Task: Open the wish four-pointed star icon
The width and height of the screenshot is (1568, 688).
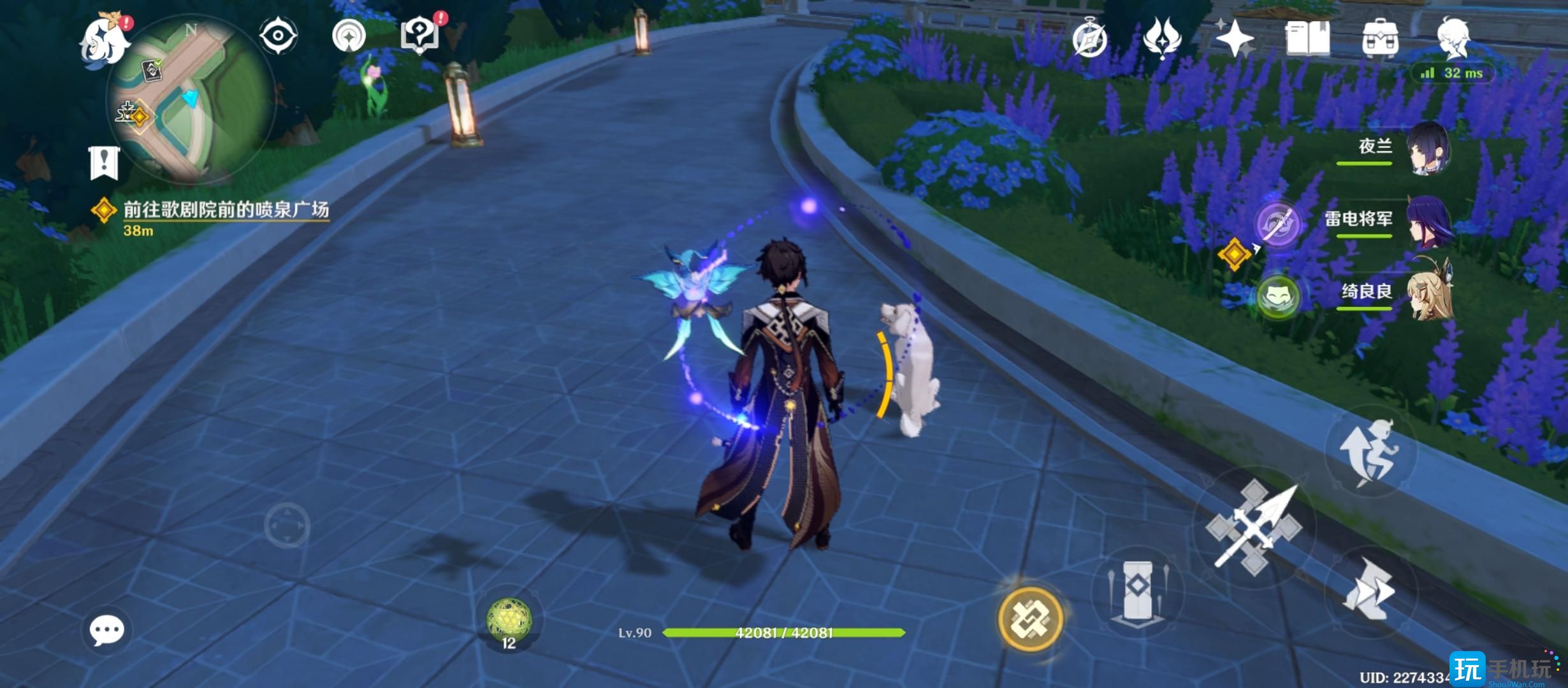Action: pos(1234,38)
